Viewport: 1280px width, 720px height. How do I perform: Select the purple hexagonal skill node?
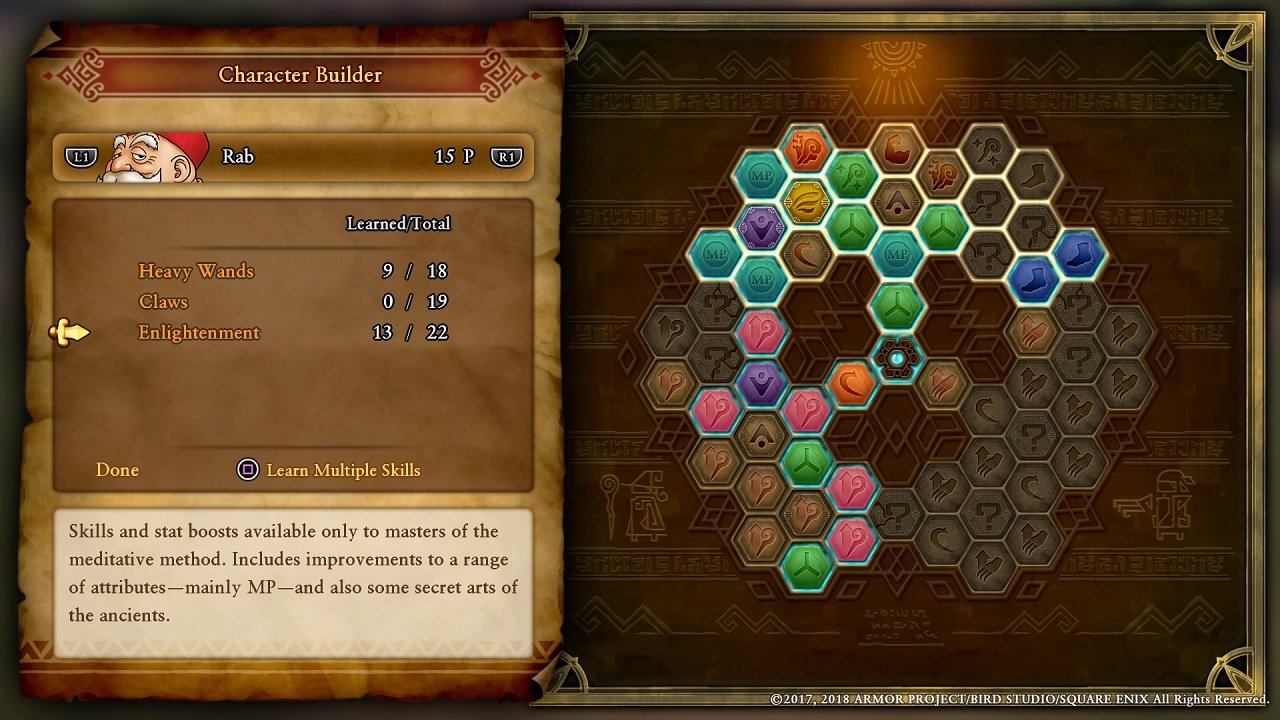coord(762,226)
